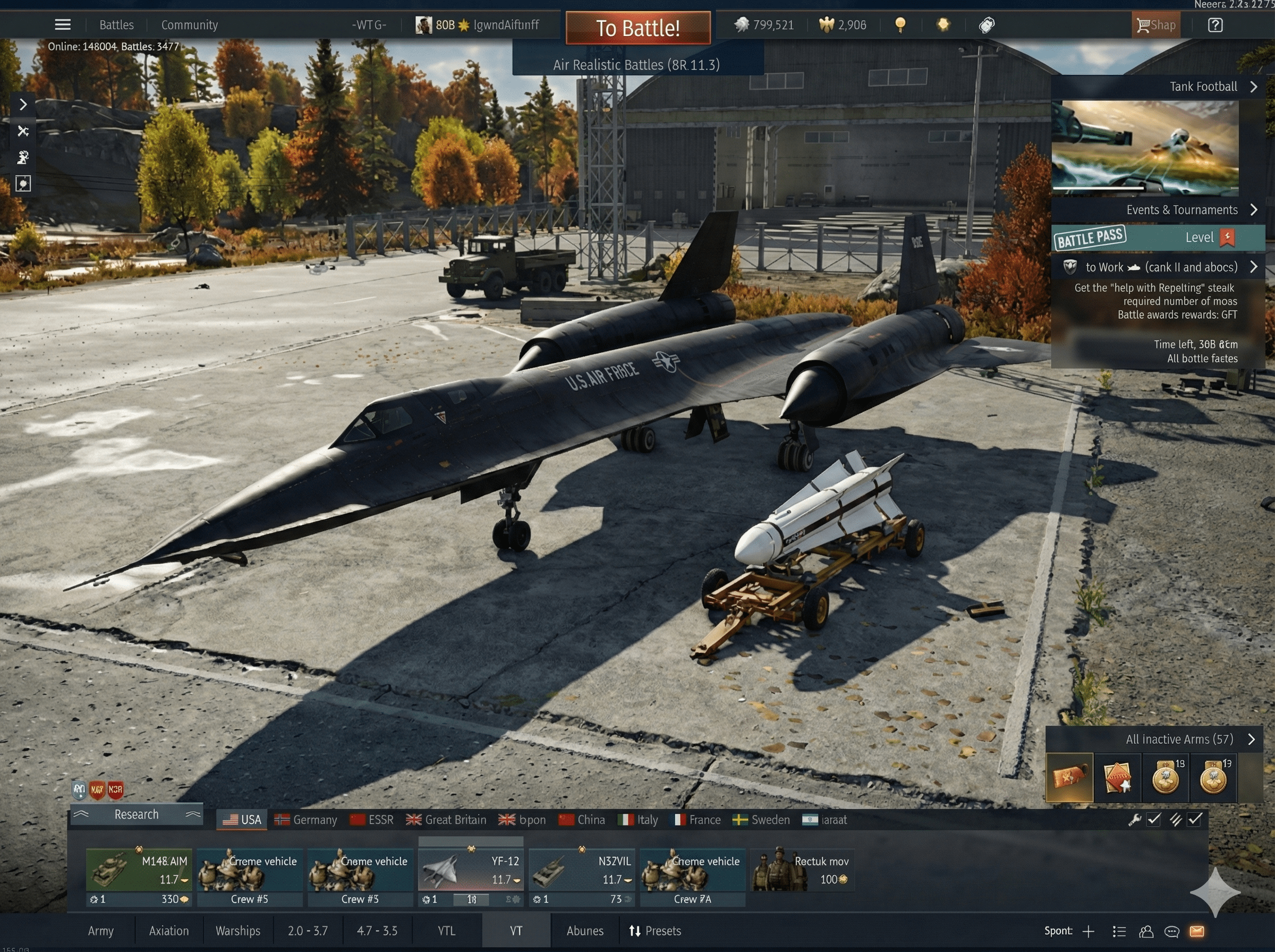Choose the Sweden nation tab
This screenshot has height=952, width=1275.
pyautogui.click(x=761, y=820)
